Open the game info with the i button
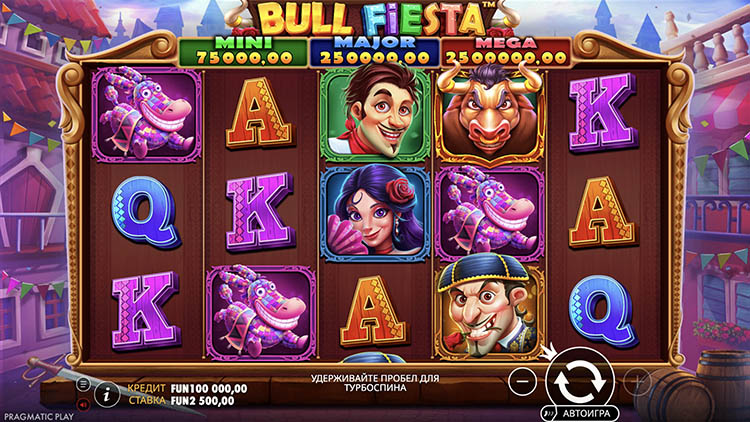 (107, 395)
